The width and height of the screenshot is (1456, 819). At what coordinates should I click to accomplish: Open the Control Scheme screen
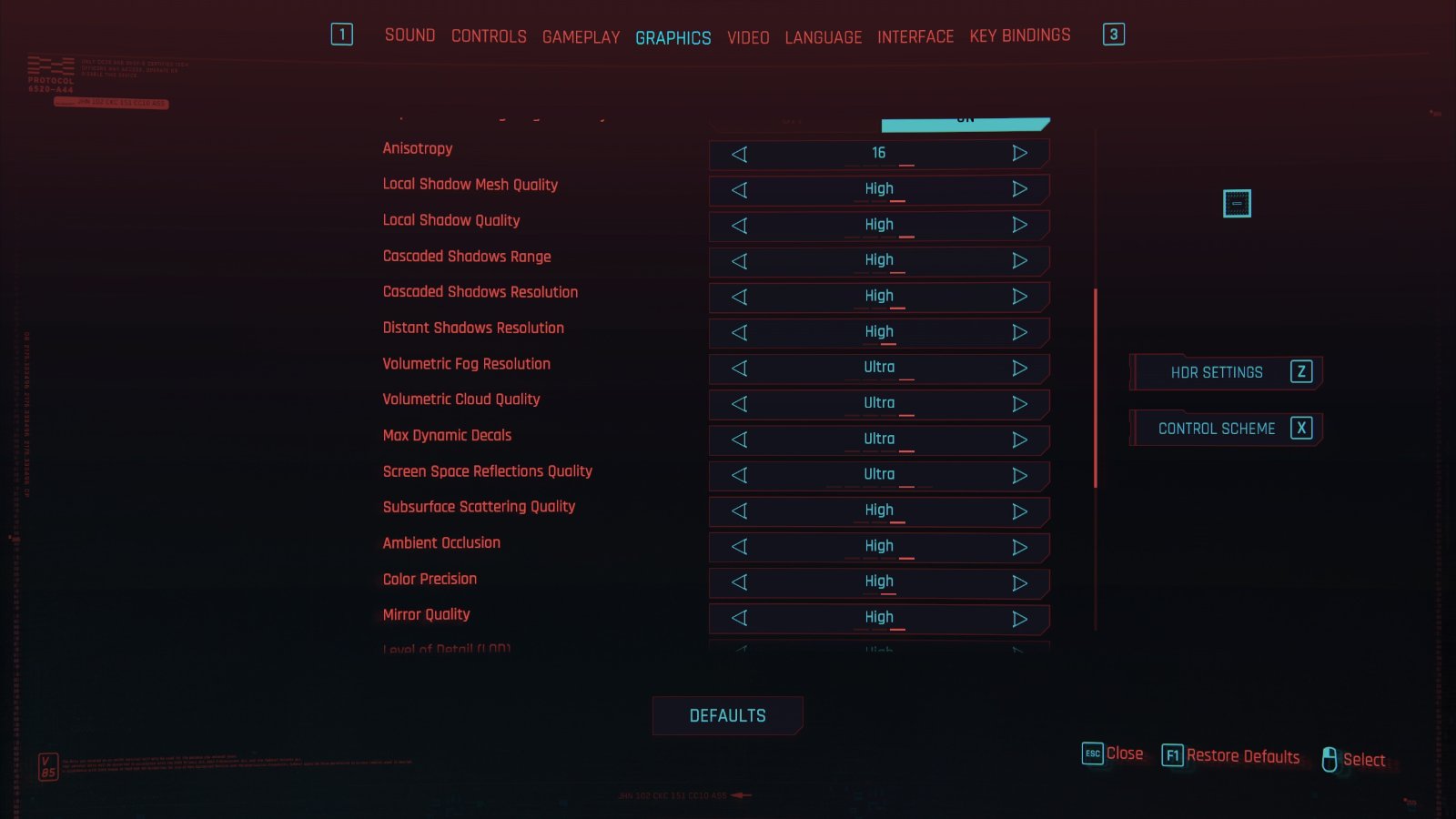pyautogui.click(x=1225, y=429)
